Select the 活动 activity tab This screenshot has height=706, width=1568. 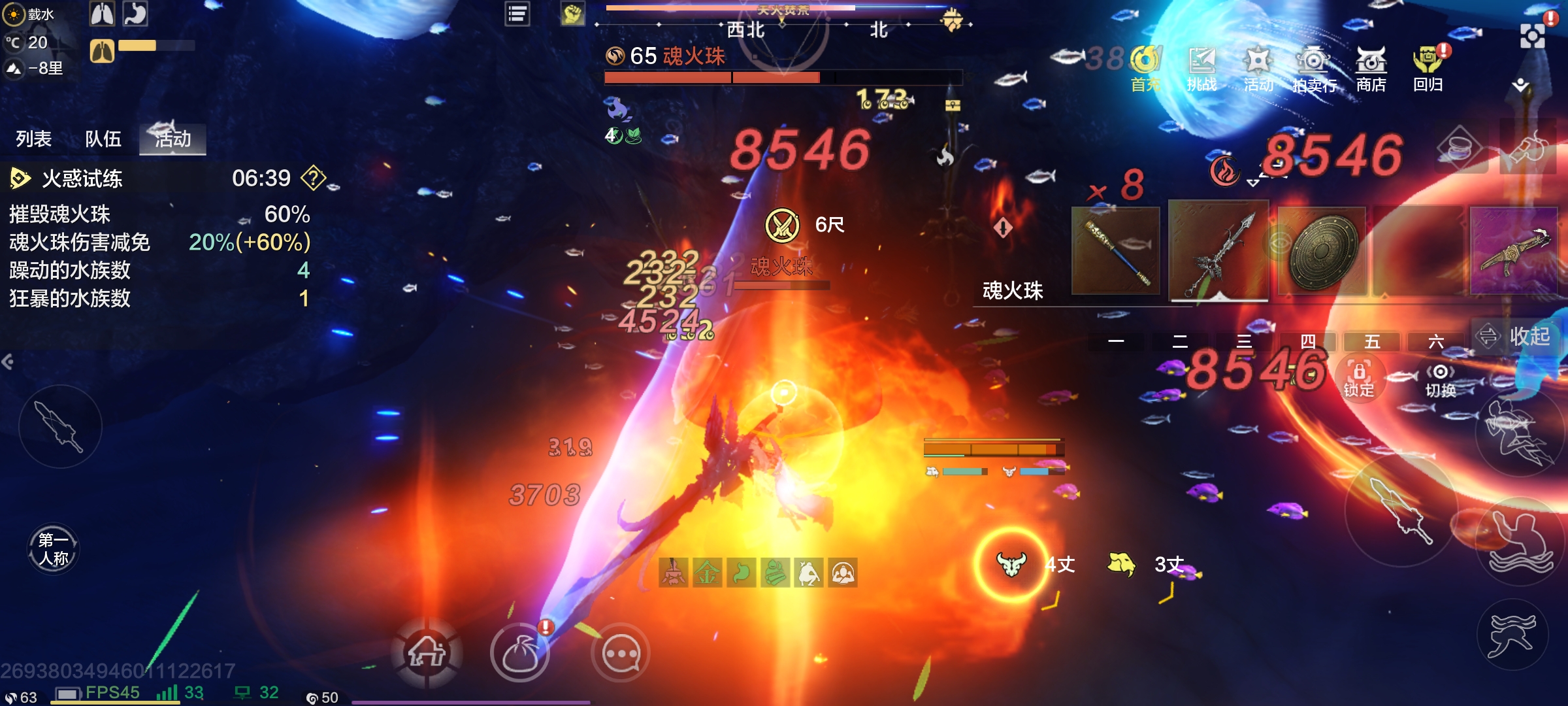(172, 139)
